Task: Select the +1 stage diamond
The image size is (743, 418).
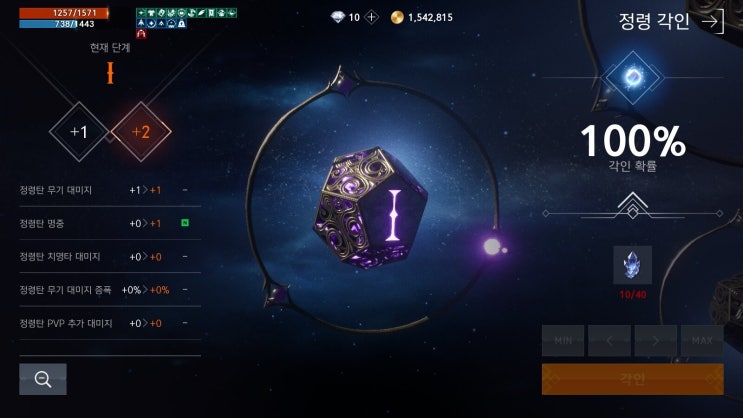Action: (x=79, y=132)
